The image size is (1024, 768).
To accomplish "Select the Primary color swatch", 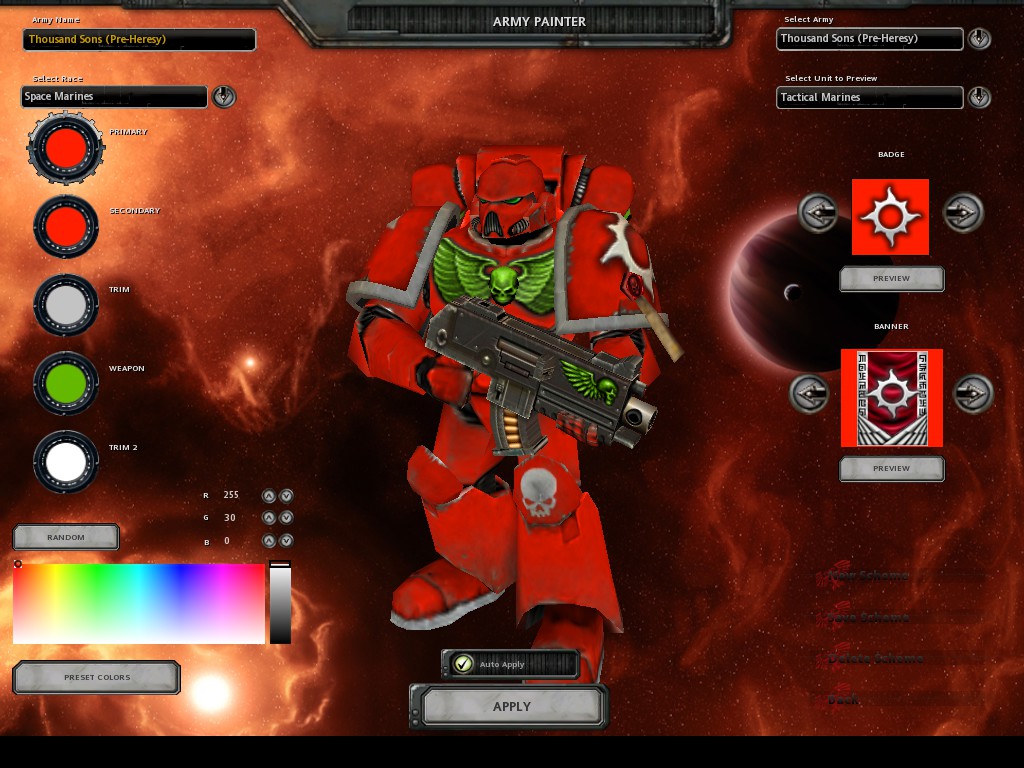I will (x=66, y=148).
